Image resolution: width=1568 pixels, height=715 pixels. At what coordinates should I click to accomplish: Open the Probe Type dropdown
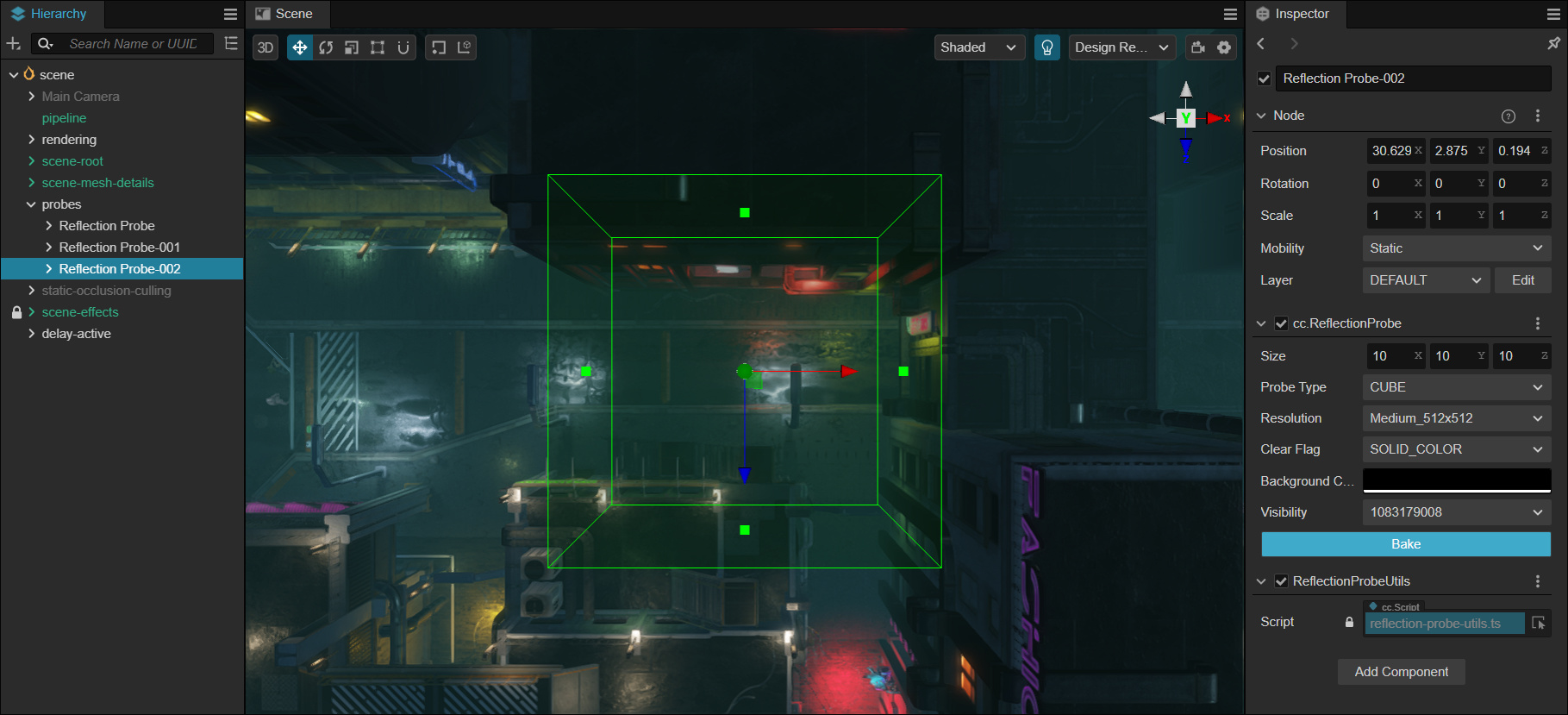pyautogui.click(x=1456, y=387)
